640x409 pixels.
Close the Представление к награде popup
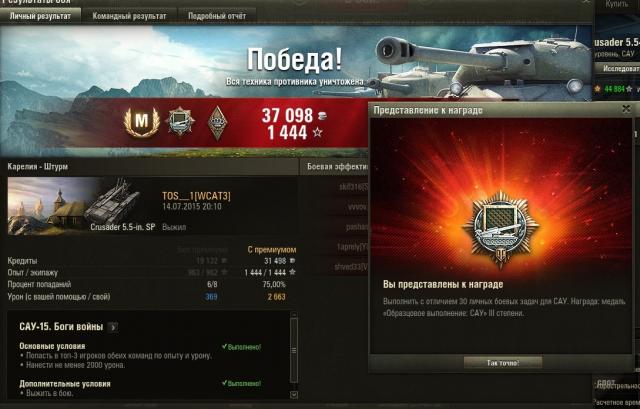tap(625, 109)
